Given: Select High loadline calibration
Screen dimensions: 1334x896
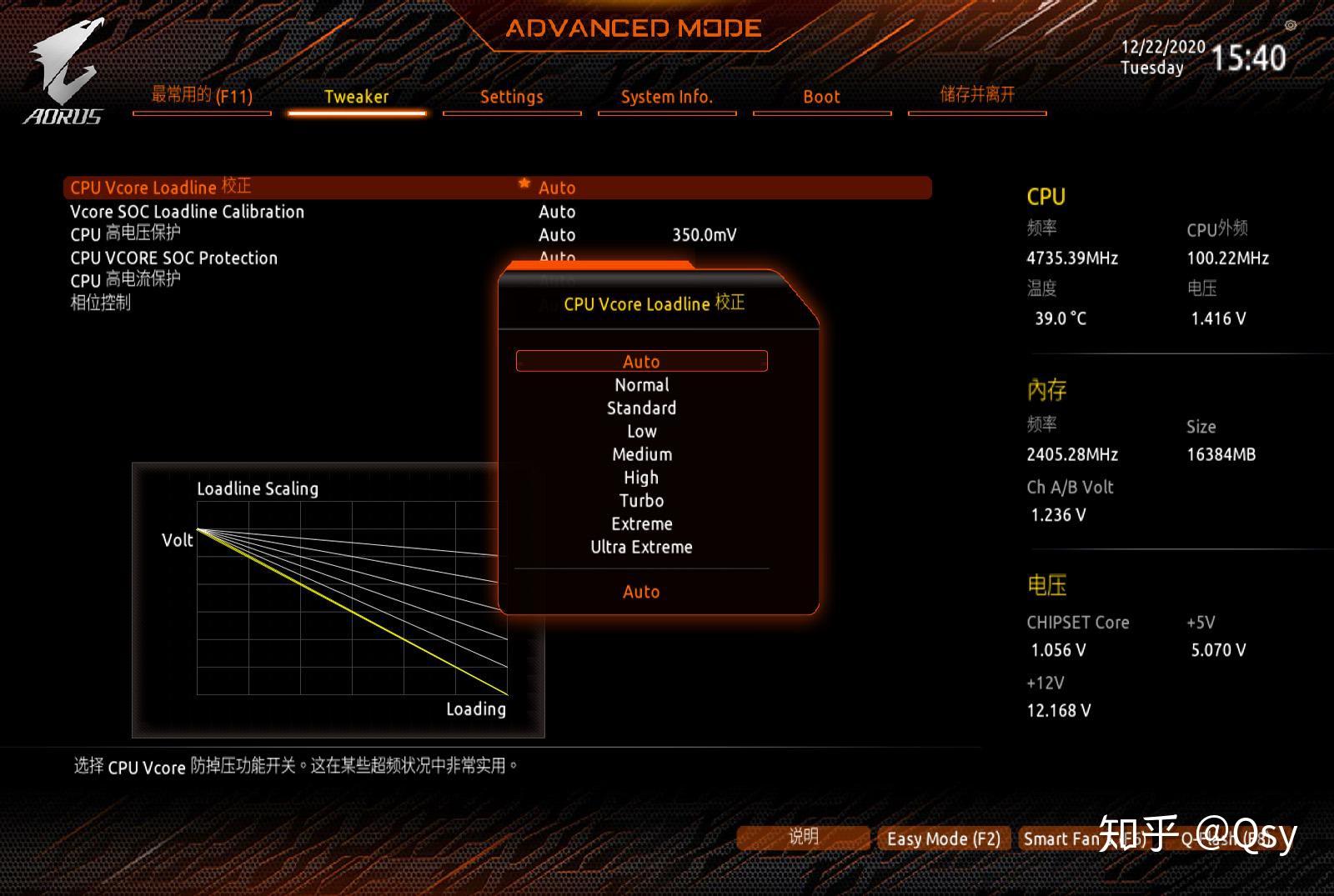Looking at the screenshot, I should 641,478.
